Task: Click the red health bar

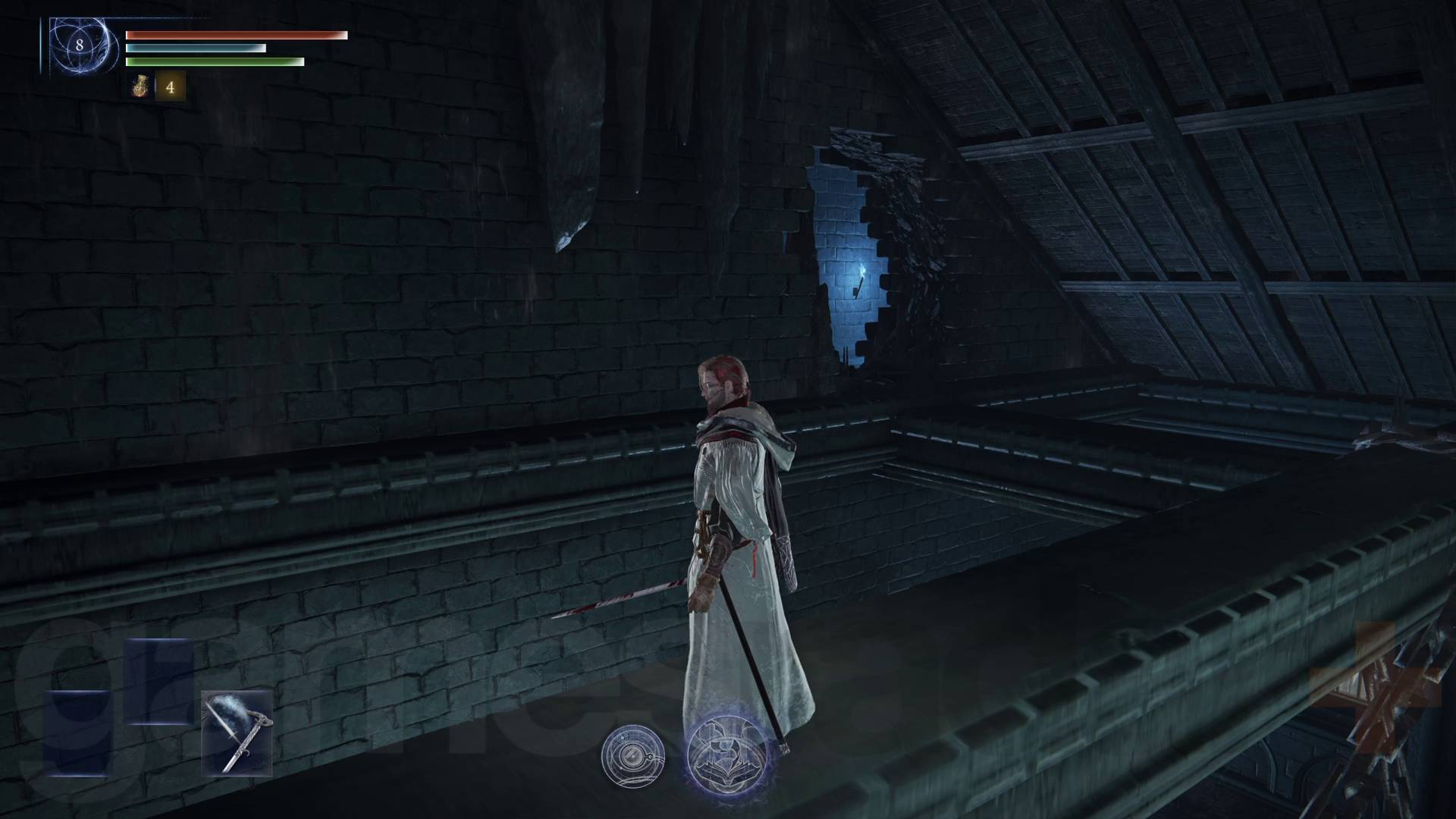Action: pyautogui.click(x=235, y=35)
